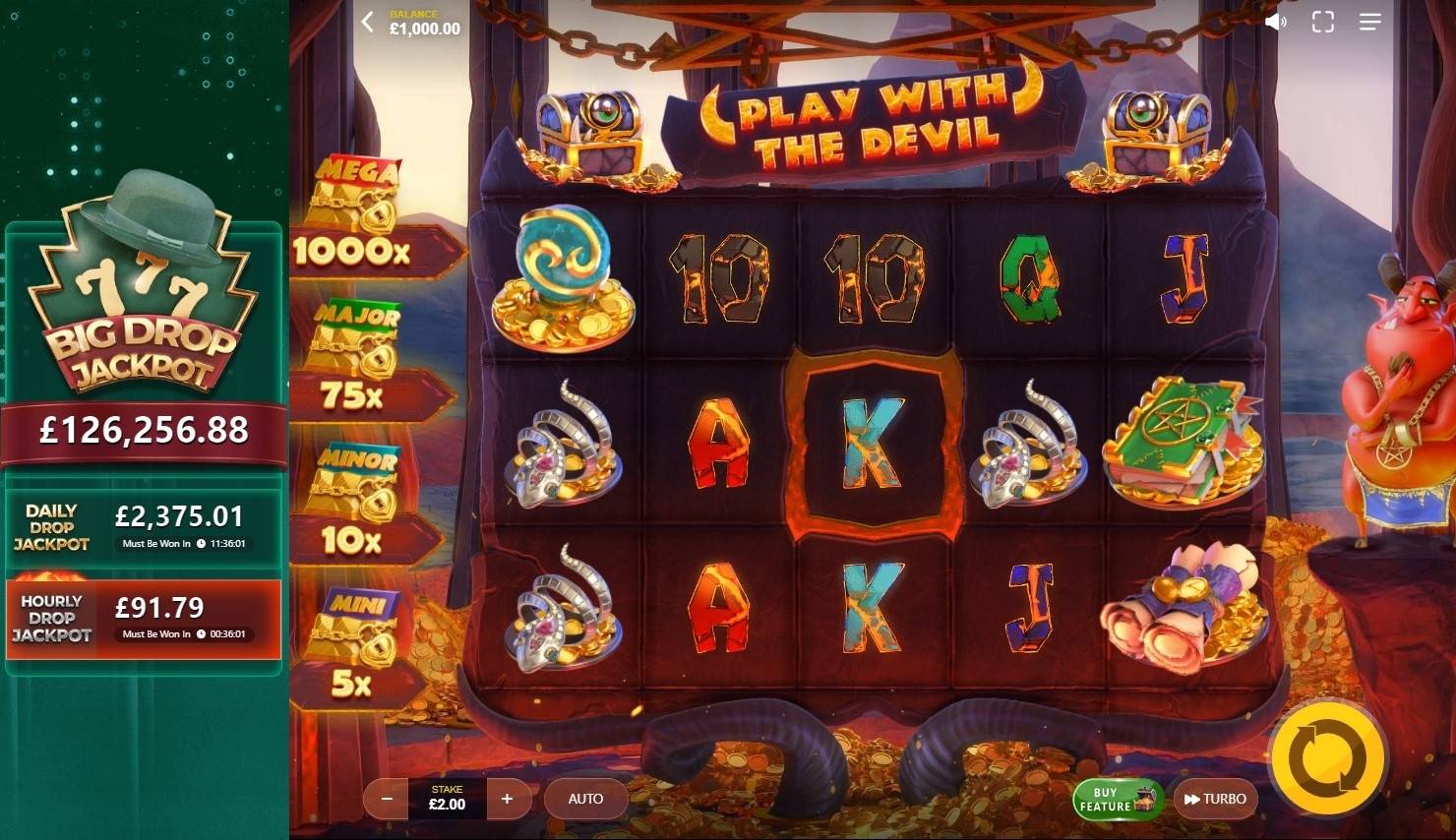Viewport: 1456px width, 840px height.
Task: Click the treasure chest icon on Buy Feature
Action: point(1143,798)
